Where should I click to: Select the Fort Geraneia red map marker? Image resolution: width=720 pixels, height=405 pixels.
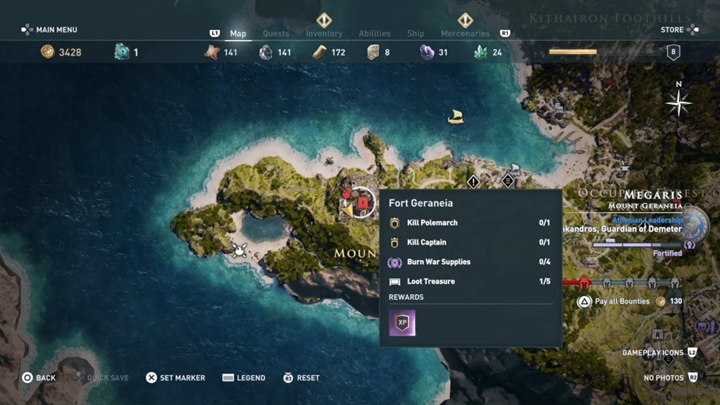tap(361, 201)
